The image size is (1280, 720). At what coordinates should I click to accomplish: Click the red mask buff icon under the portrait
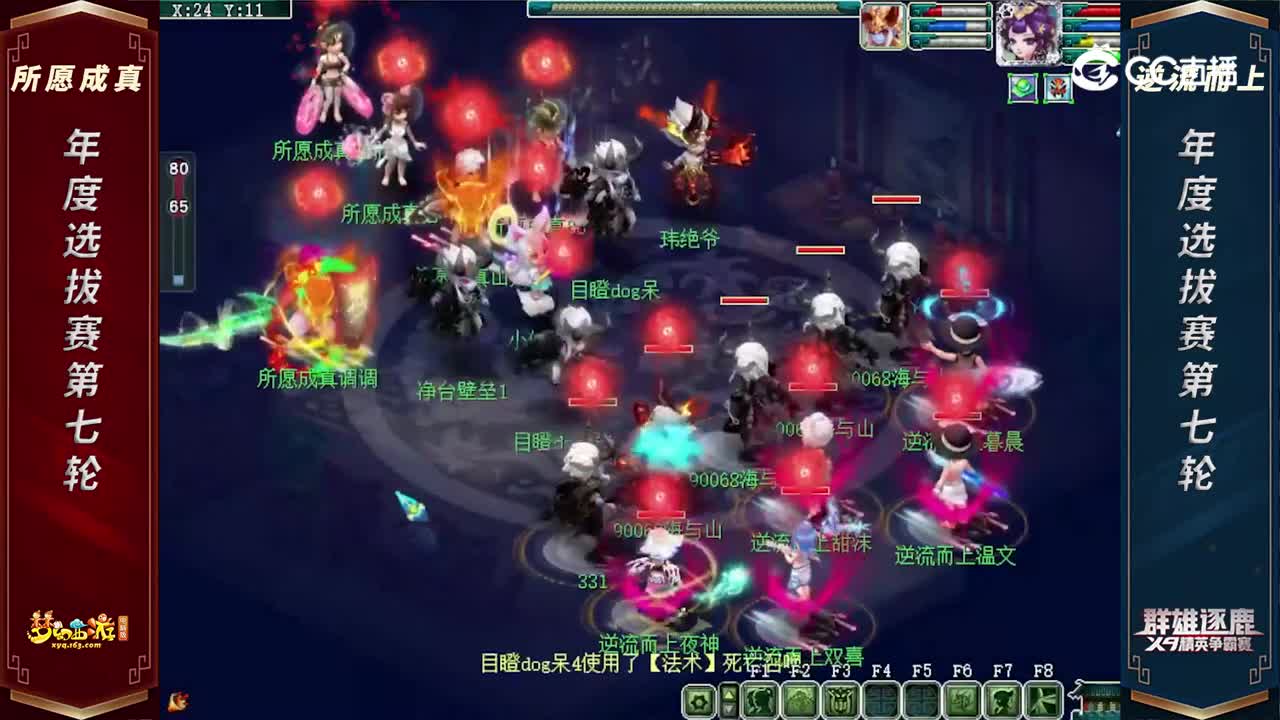pyautogui.click(x=1058, y=88)
